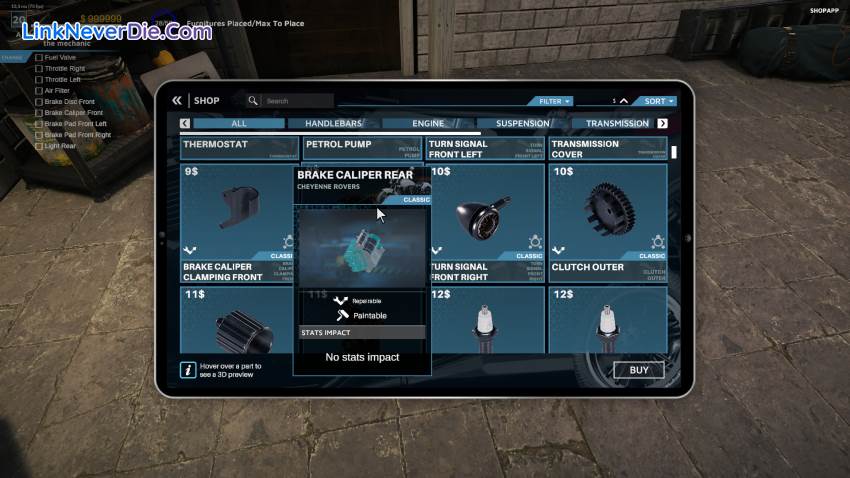Open the Sort dropdown
The height and width of the screenshot is (478, 850).
click(x=659, y=101)
